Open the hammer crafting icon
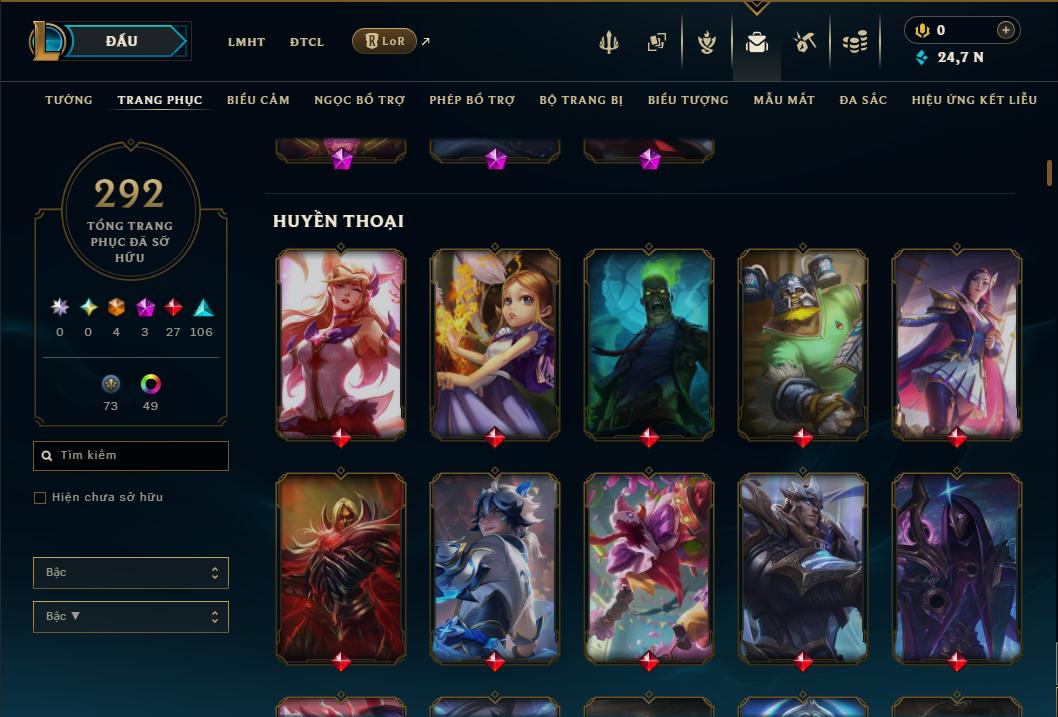 [805, 42]
